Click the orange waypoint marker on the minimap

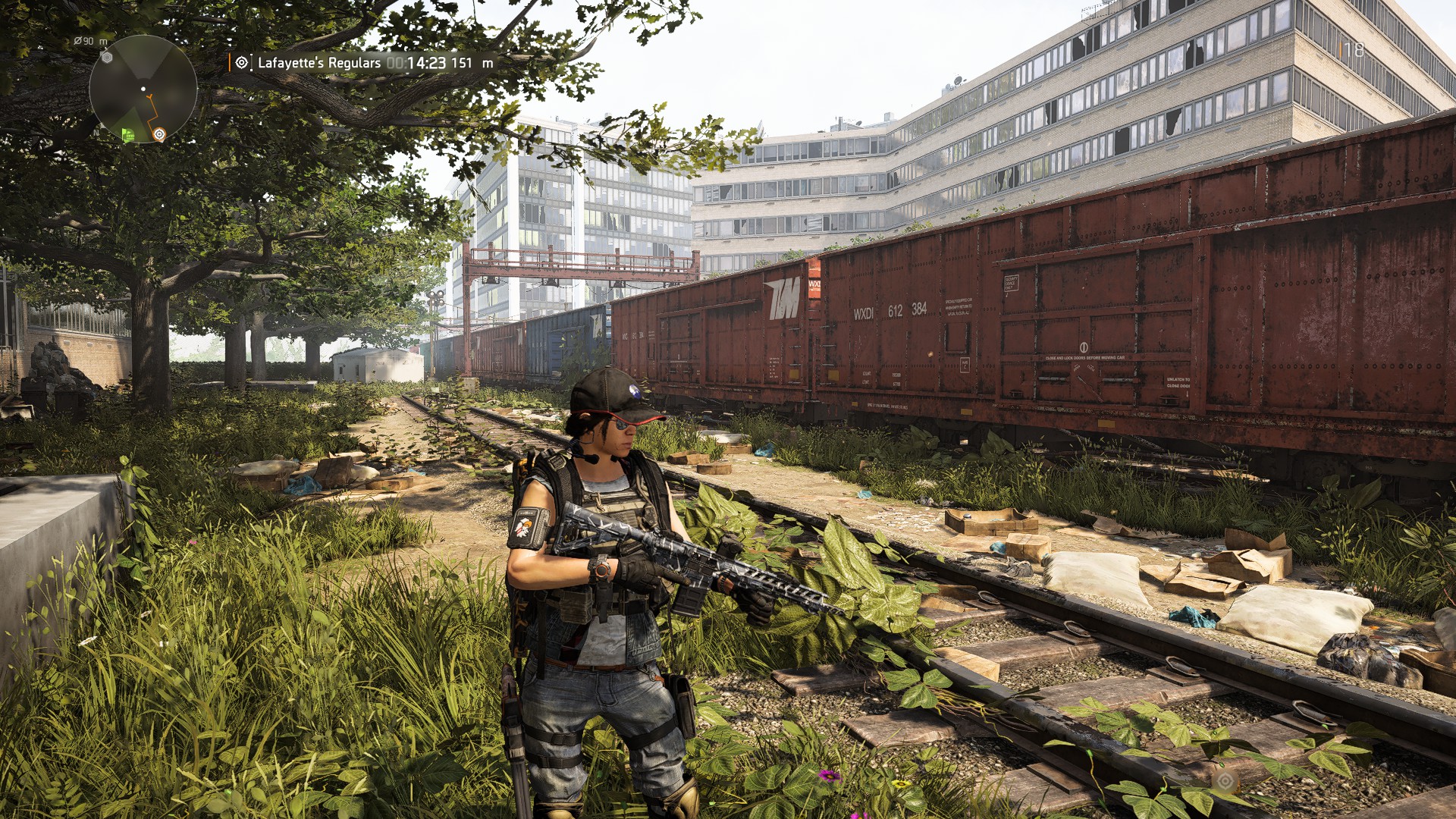[x=159, y=134]
